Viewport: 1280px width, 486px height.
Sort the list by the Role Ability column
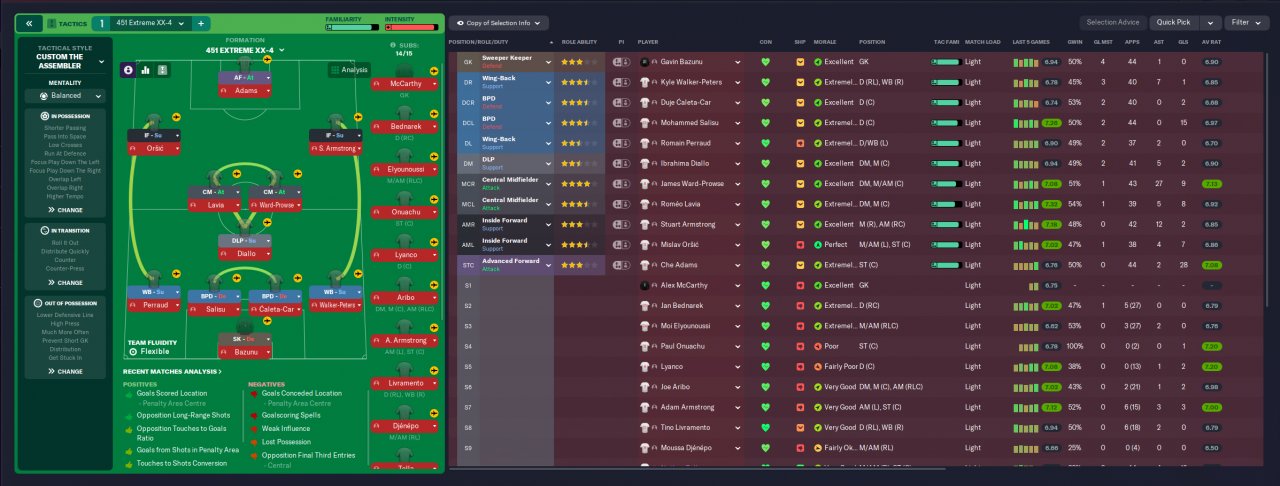click(580, 42)
